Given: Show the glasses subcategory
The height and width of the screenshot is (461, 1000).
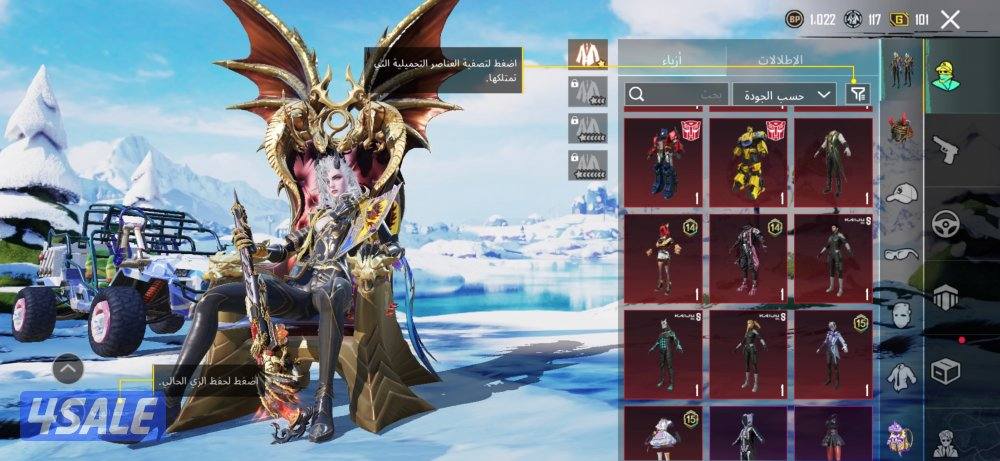Looking at the screenshot, I should coord(902,254).
